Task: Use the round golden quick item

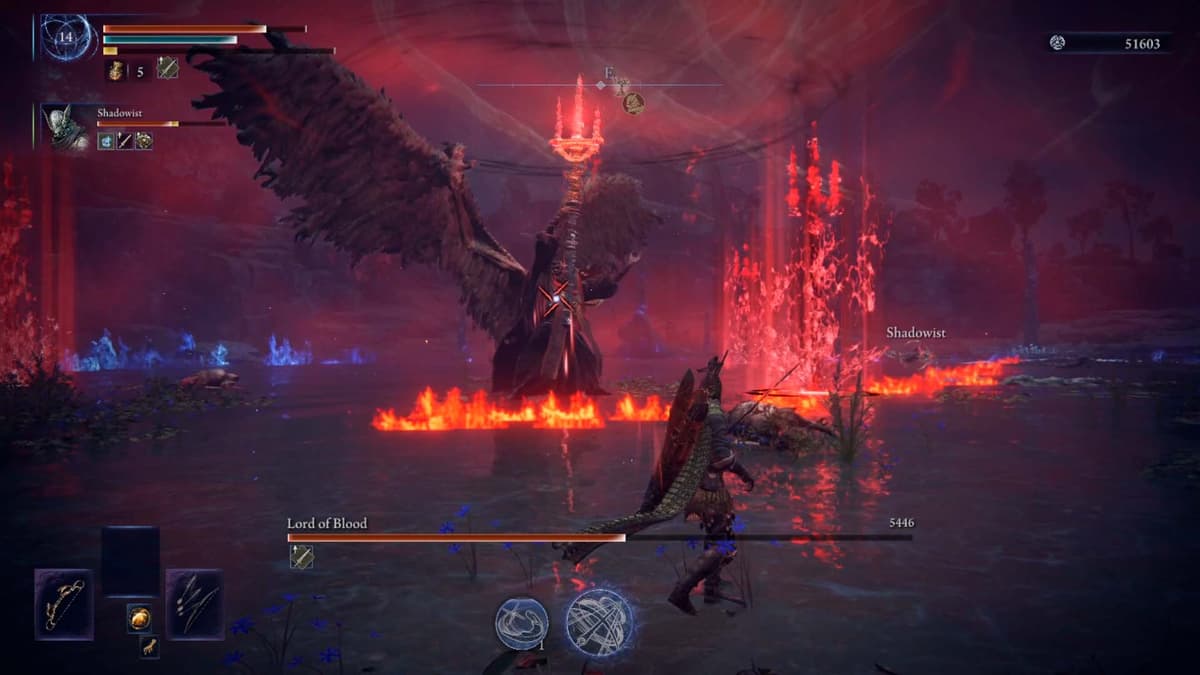Action: (139, 618)
